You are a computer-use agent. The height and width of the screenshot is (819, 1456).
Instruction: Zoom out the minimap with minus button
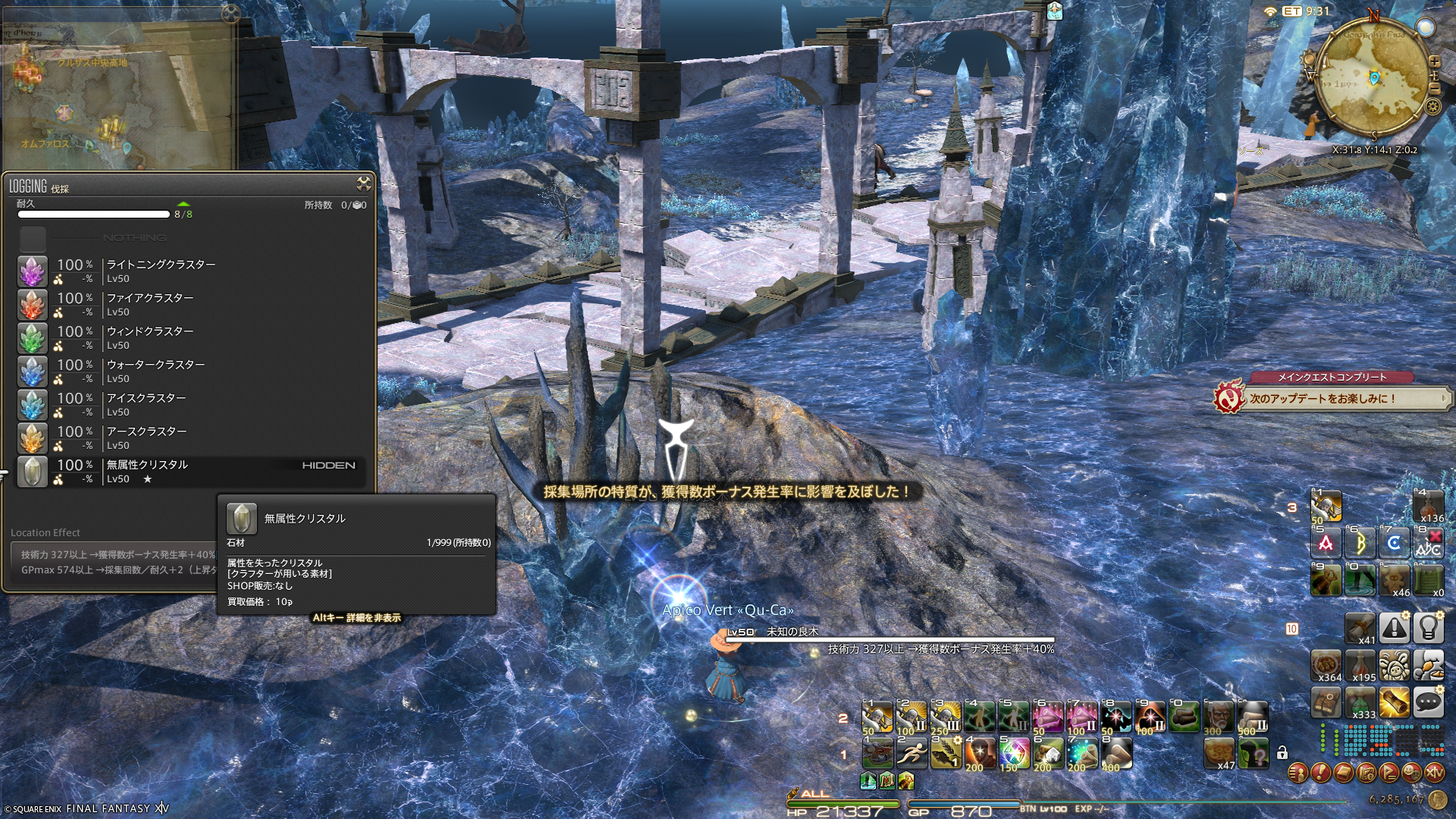point(1434,89)
